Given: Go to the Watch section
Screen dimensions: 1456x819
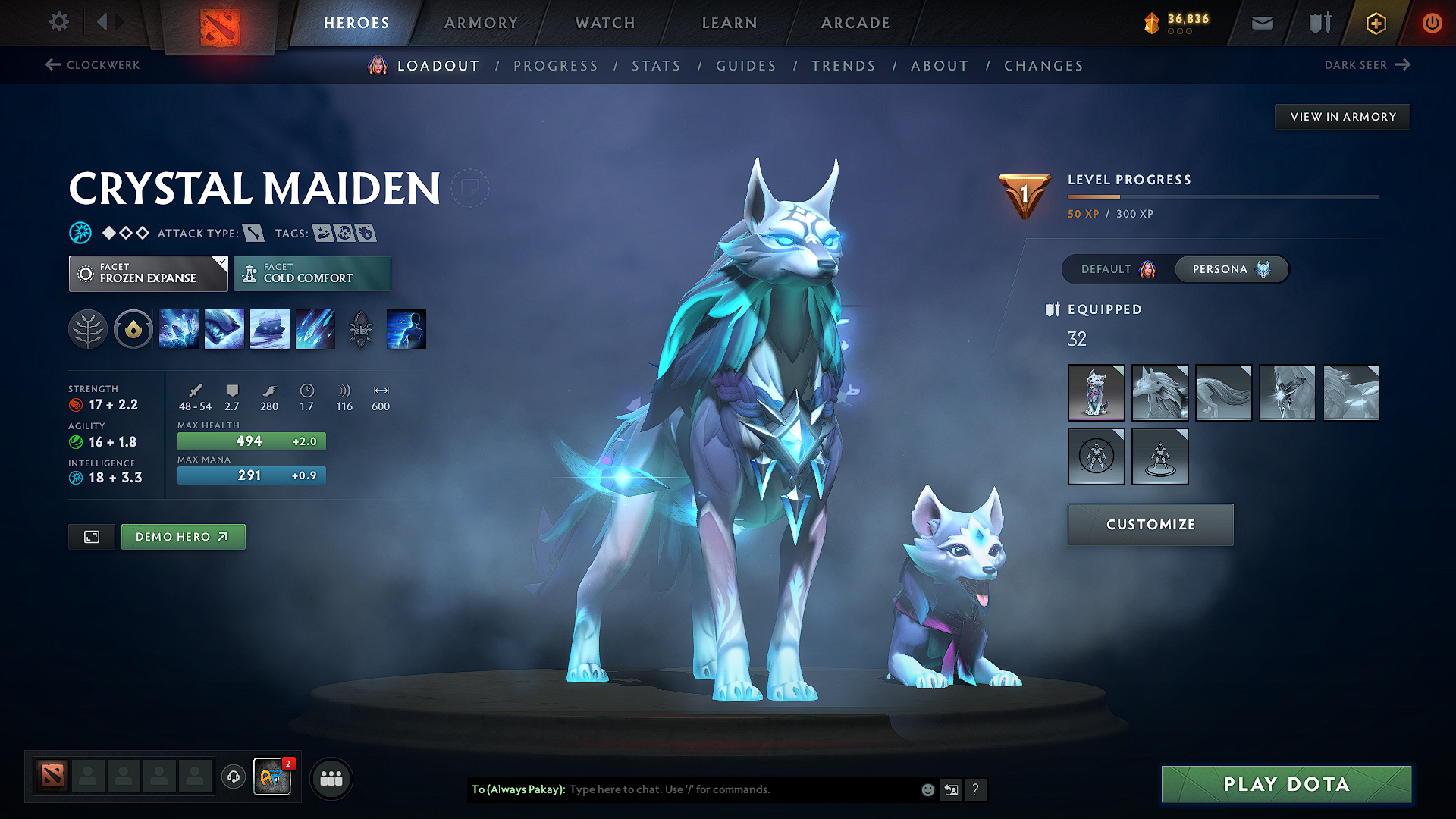Looking at the screenshot, I should [605, 23].
